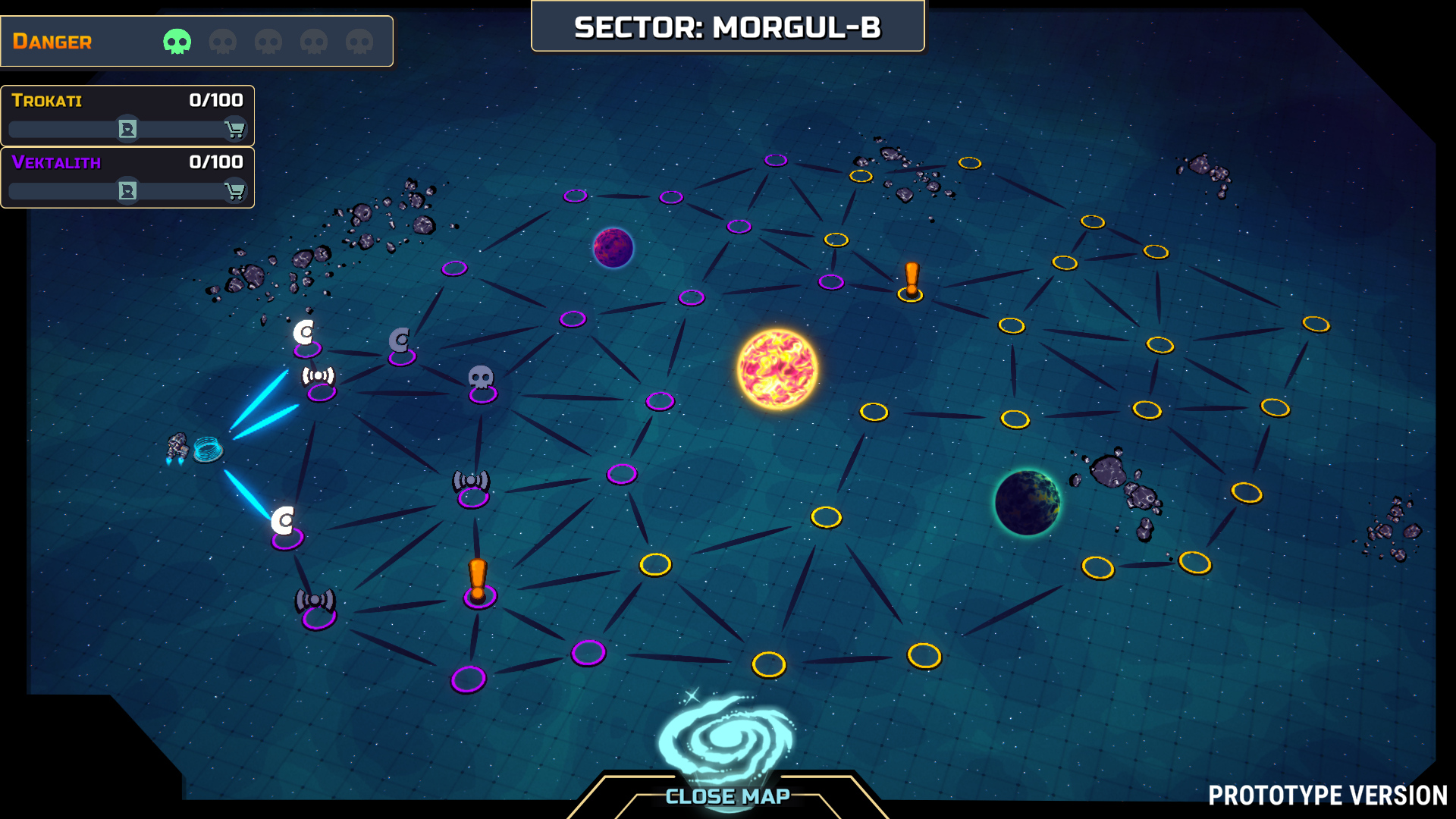This screenshot has height=819, width=1456.
Task: Select the grey crescent map node
Action: click(x=400, y=345)
